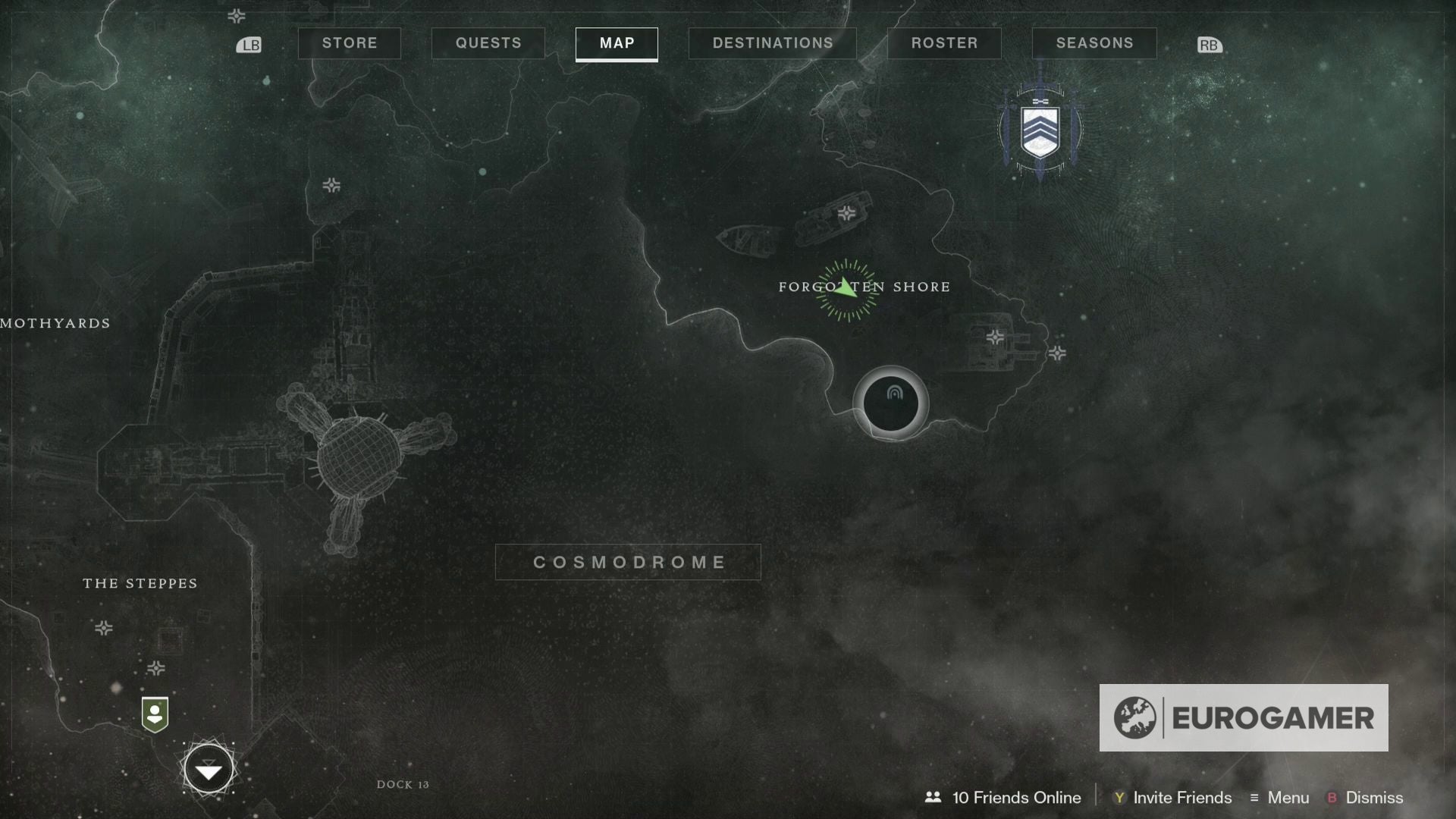The width and height of the screenshot is (1456, 819).
Task: Select the rally point icon in The Steppes area
Action: pos(104,628)
